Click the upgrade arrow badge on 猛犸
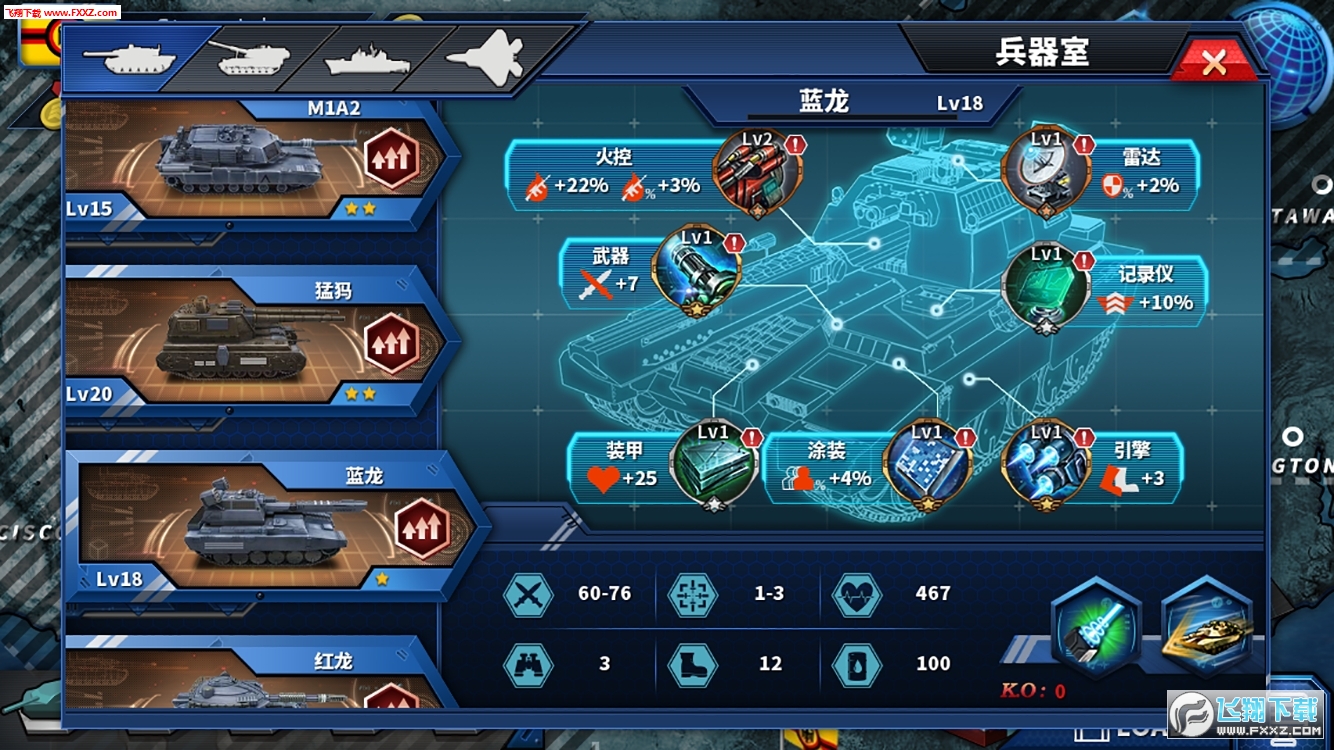This screenshot has width=1334, height=750. click(390, 343)
